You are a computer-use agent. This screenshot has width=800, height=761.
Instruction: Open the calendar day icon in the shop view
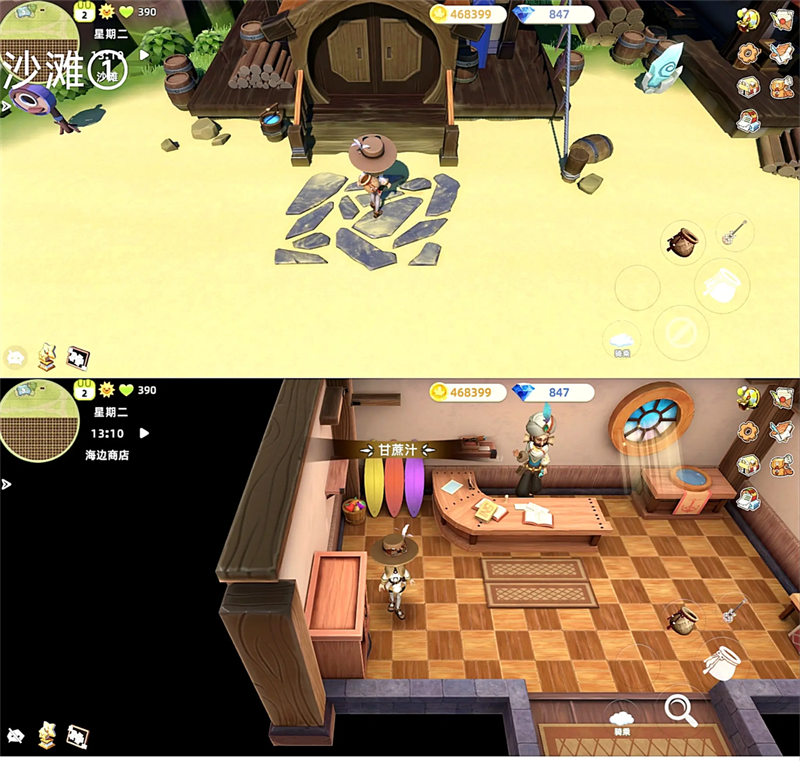click(x=85, y=389)
